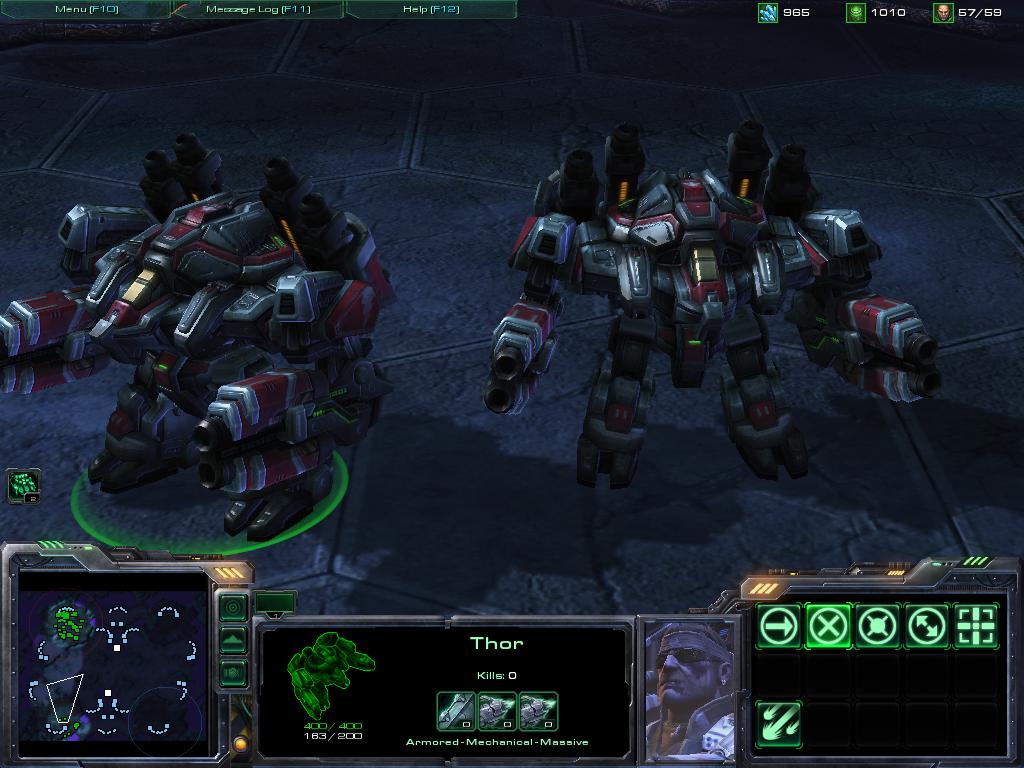Select control group 1 tab
The image size is (1024, 768).
click(275, 602)
